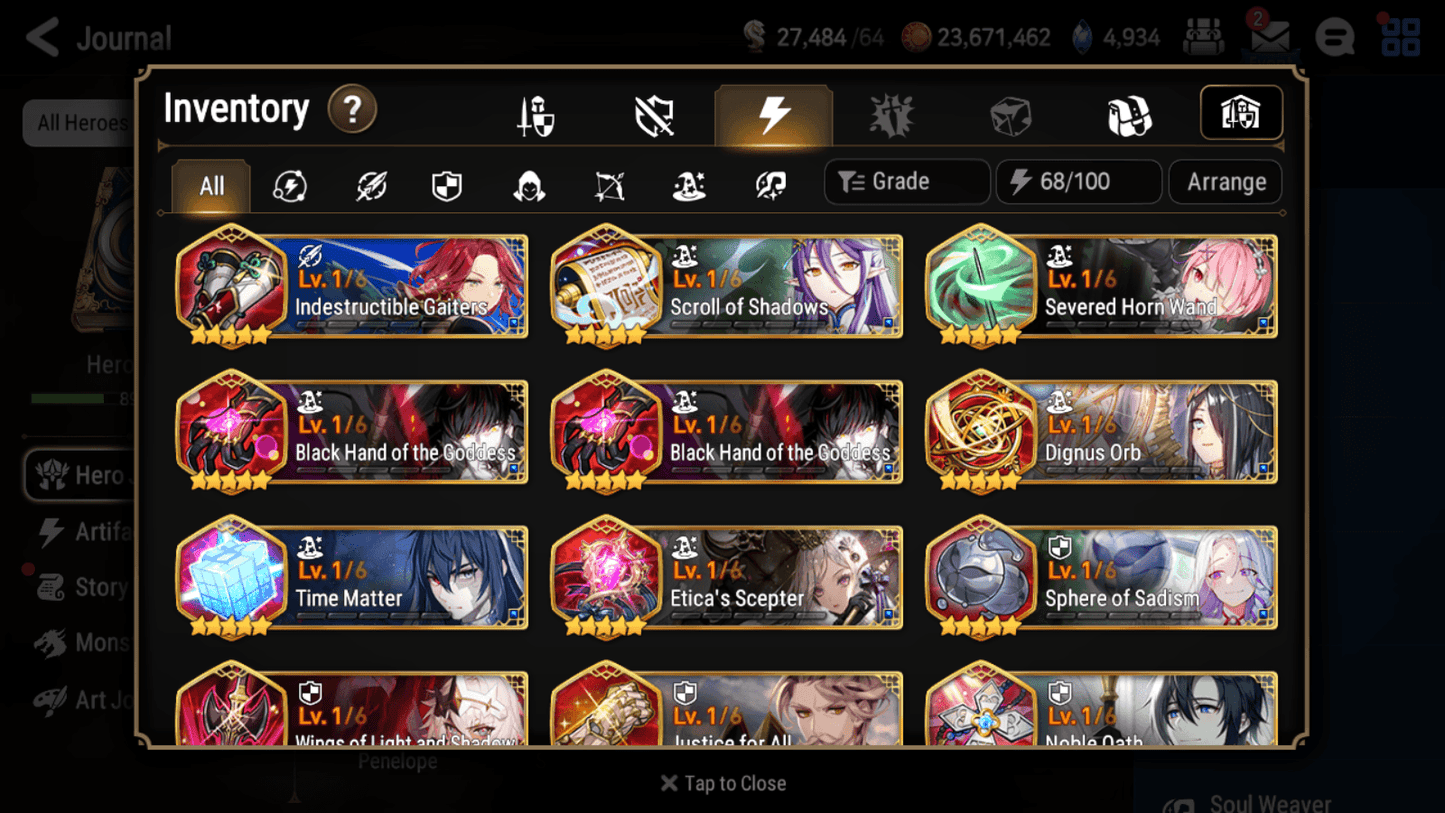Select the All artifact filter tab
1445x813 pixels.
click(x=210, y=186)
